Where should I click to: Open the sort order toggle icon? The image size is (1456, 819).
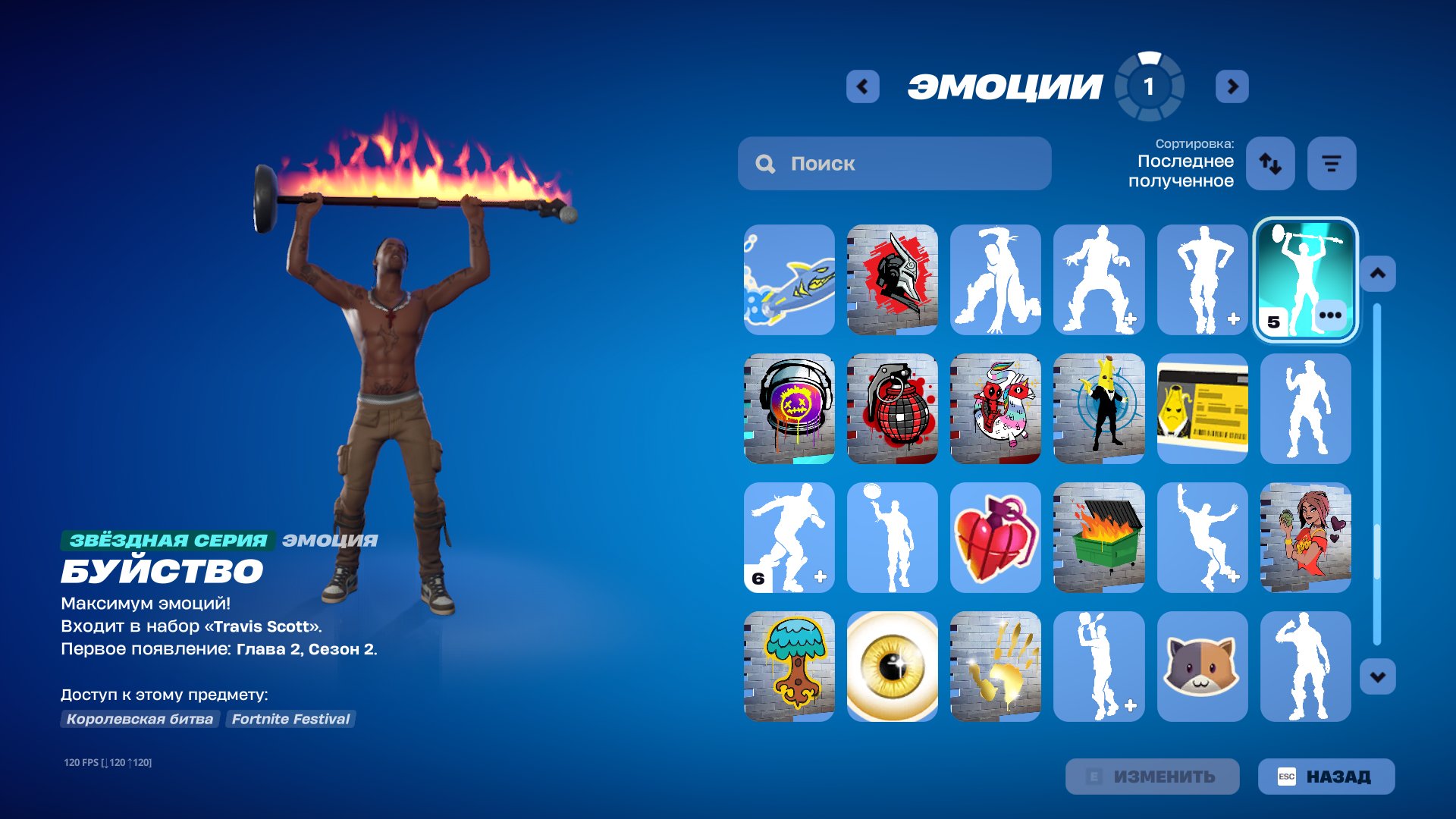pyautogui.click(x=1270, y=163)
